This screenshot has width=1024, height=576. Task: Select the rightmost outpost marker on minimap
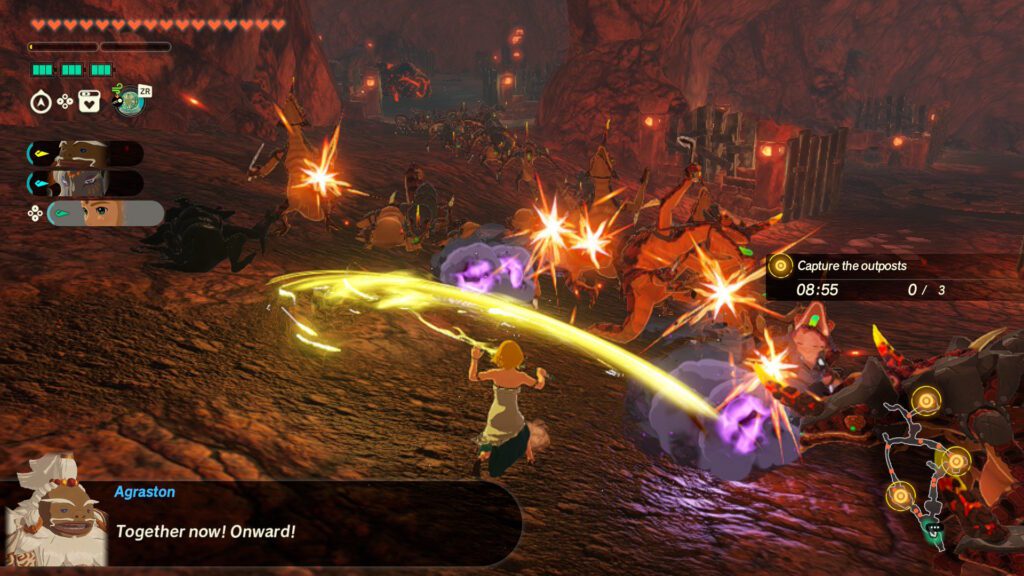(957, 461)
